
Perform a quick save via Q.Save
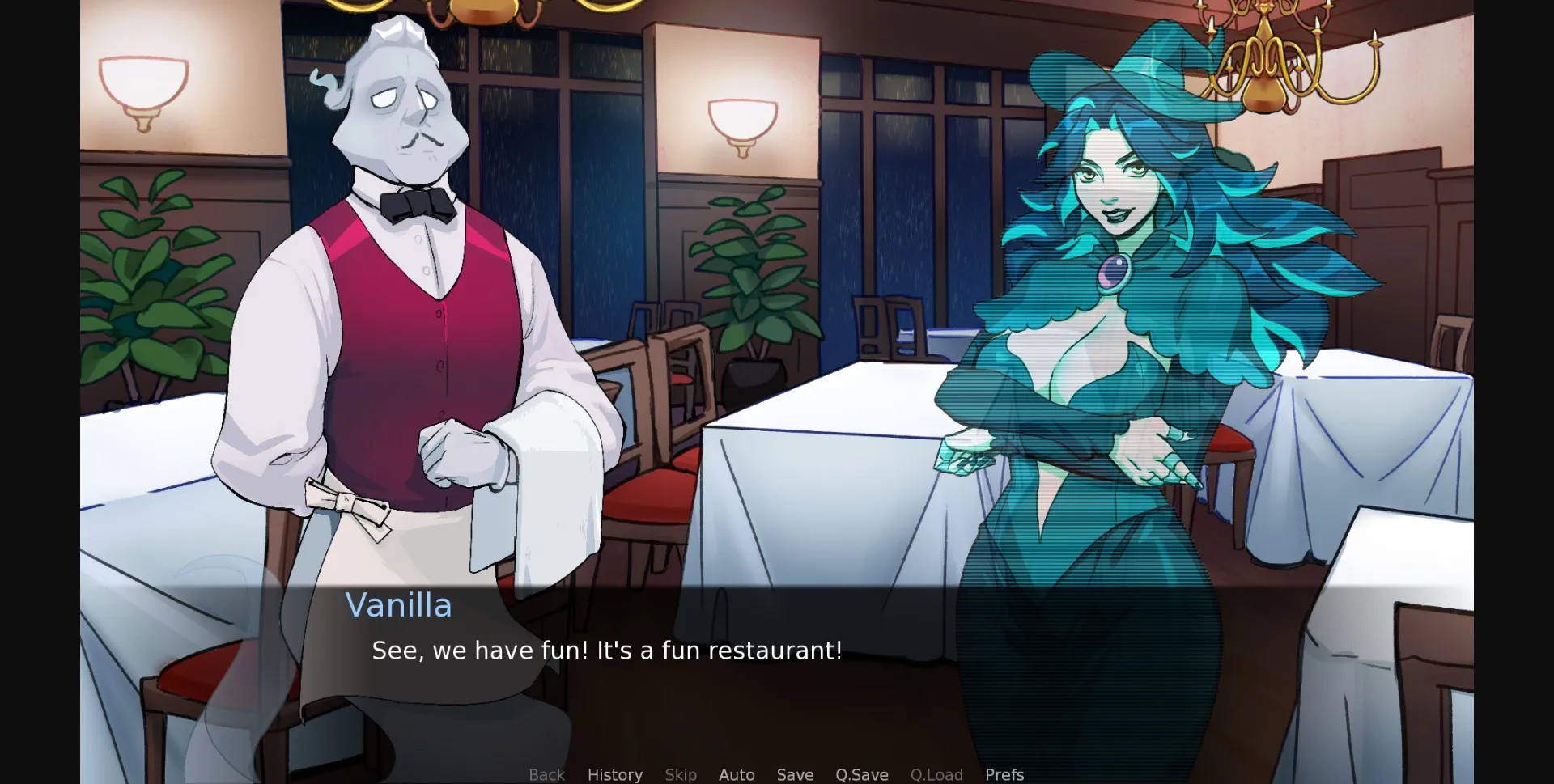(x=861, y=774)
